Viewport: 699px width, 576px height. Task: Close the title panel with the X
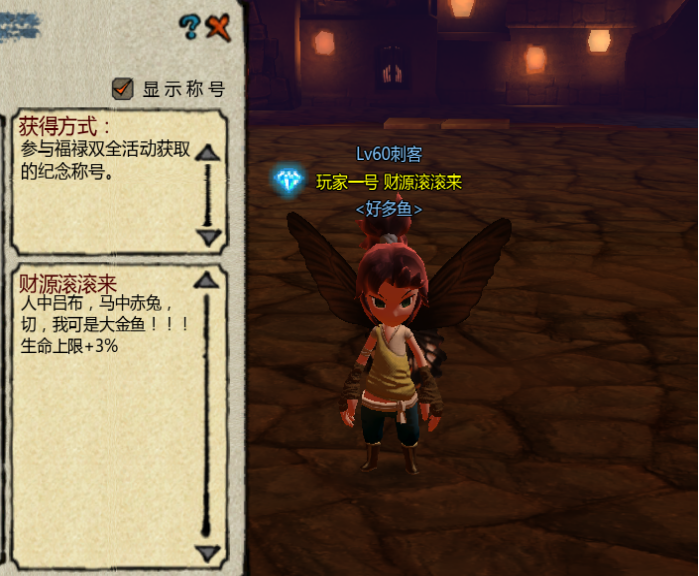218,27
